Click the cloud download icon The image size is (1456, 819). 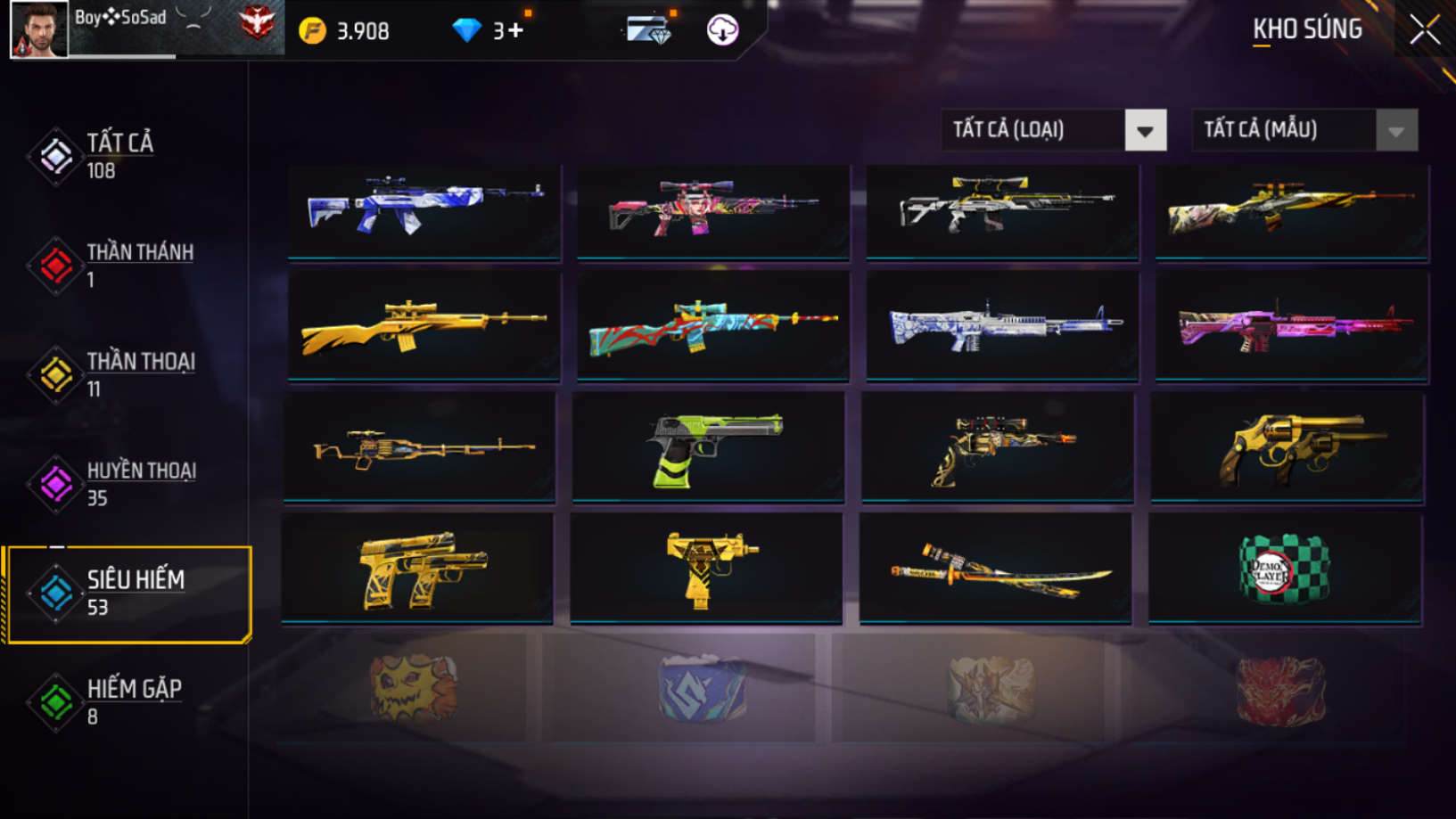click(x=722, y=30)
